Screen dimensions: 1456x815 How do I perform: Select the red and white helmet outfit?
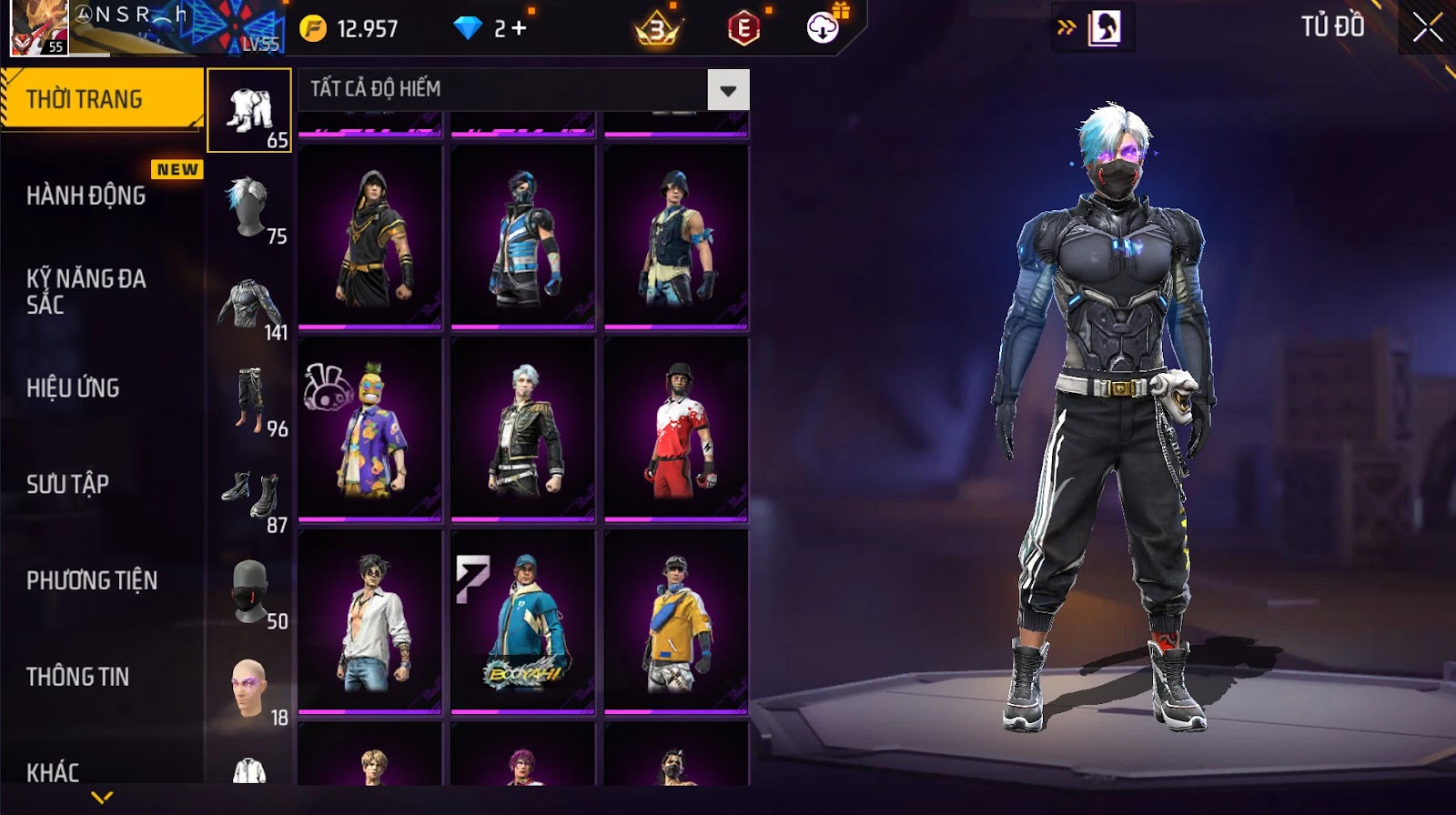coord(676,429)
